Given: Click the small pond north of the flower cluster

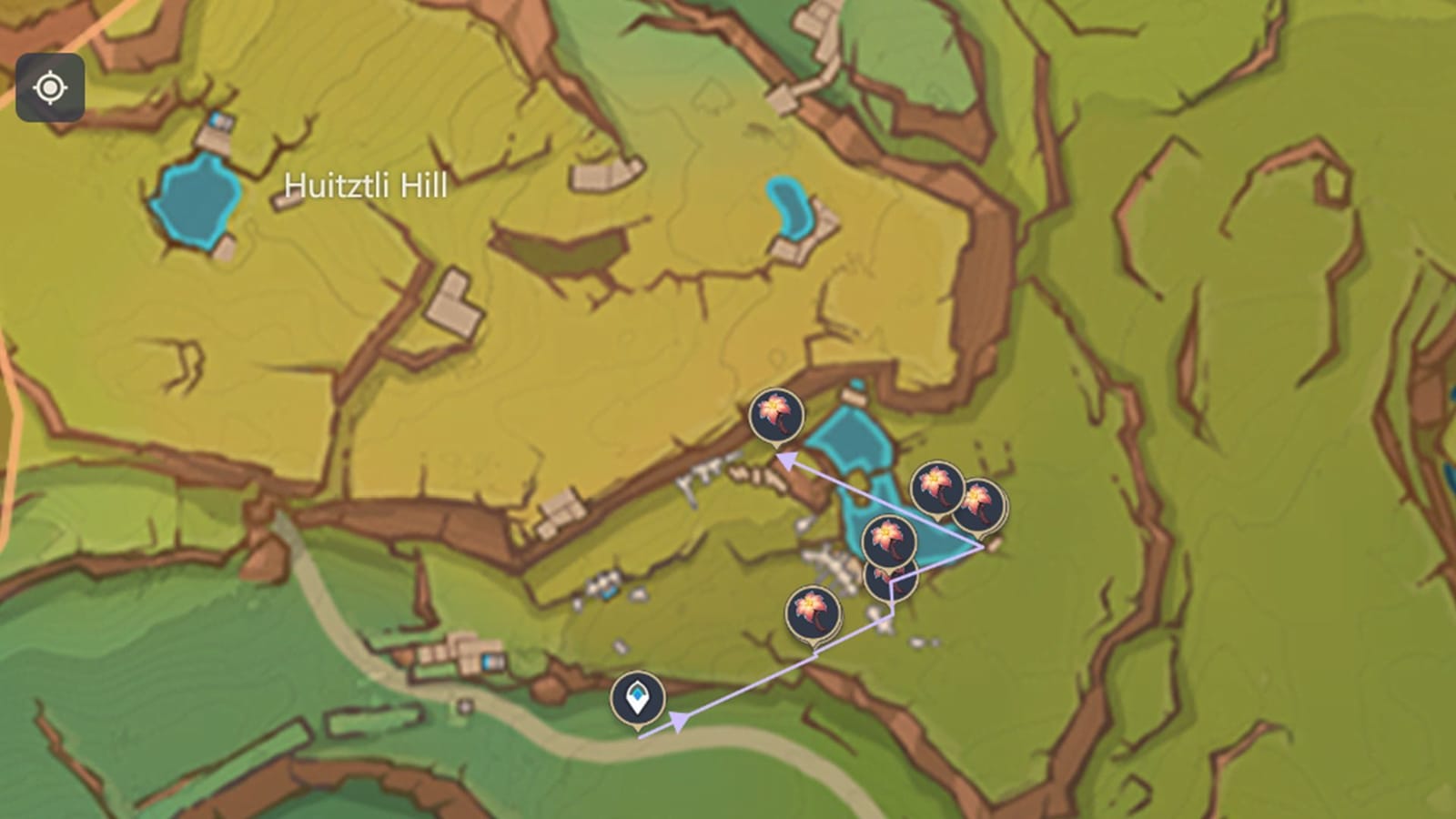Looking at the screenshot, I should [x=791, y=203].
